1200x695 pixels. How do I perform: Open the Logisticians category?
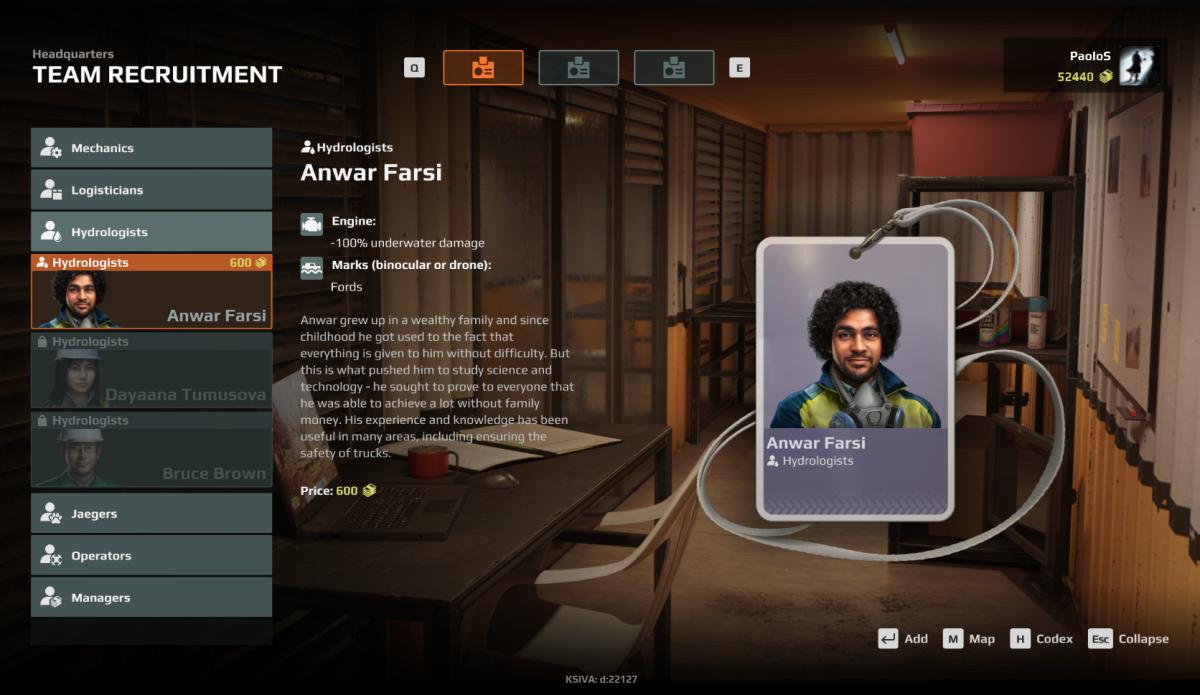151,190
